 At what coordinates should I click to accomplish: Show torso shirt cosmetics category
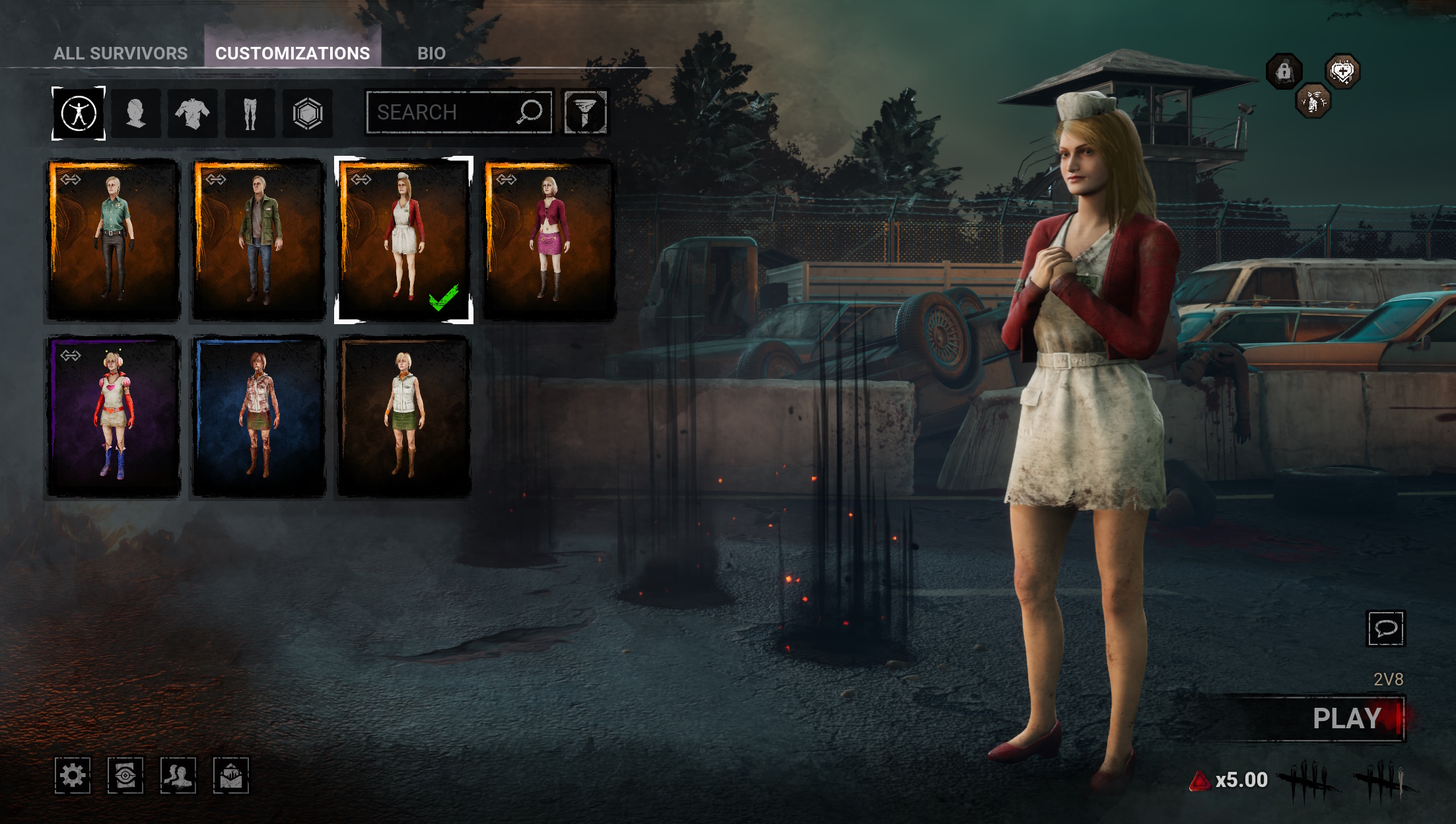193,114
